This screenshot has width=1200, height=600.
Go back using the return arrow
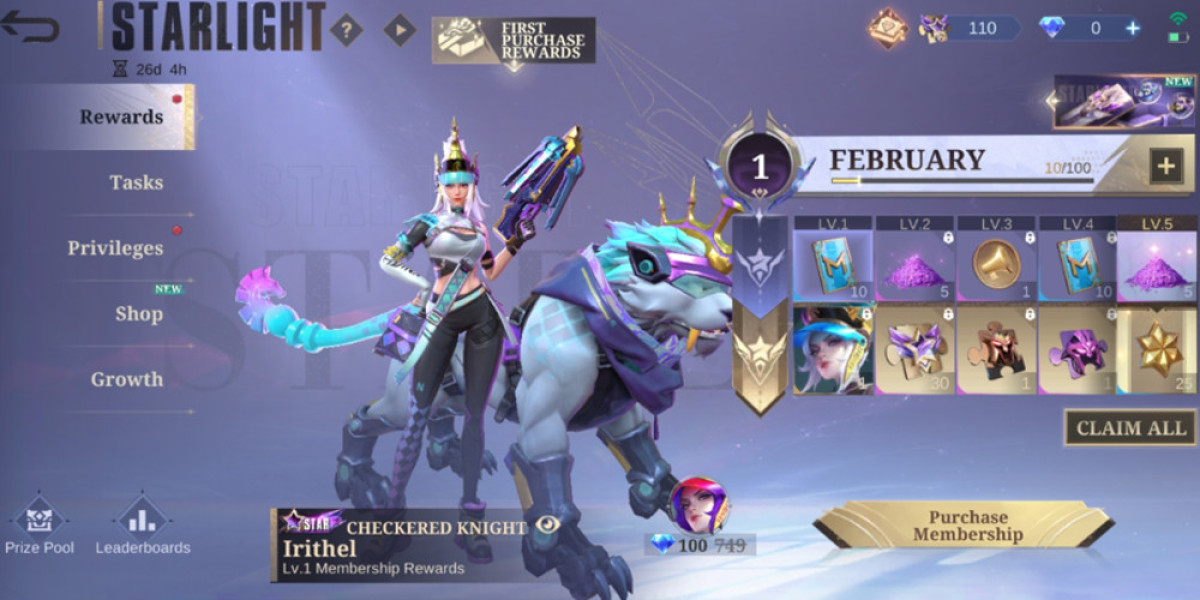pyautogui.click(x=30, y=27)
